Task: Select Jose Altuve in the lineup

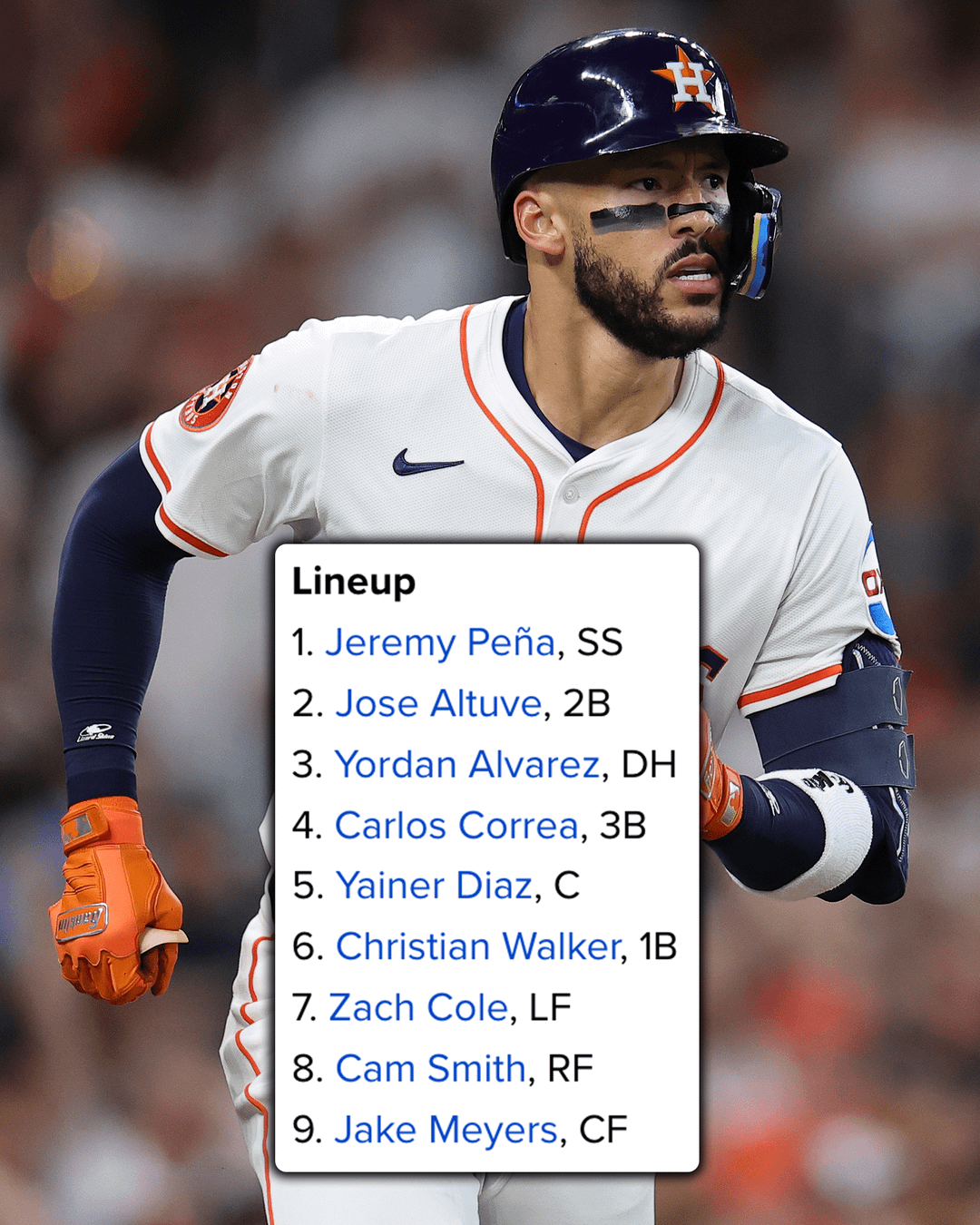Action: pos(438,703)
